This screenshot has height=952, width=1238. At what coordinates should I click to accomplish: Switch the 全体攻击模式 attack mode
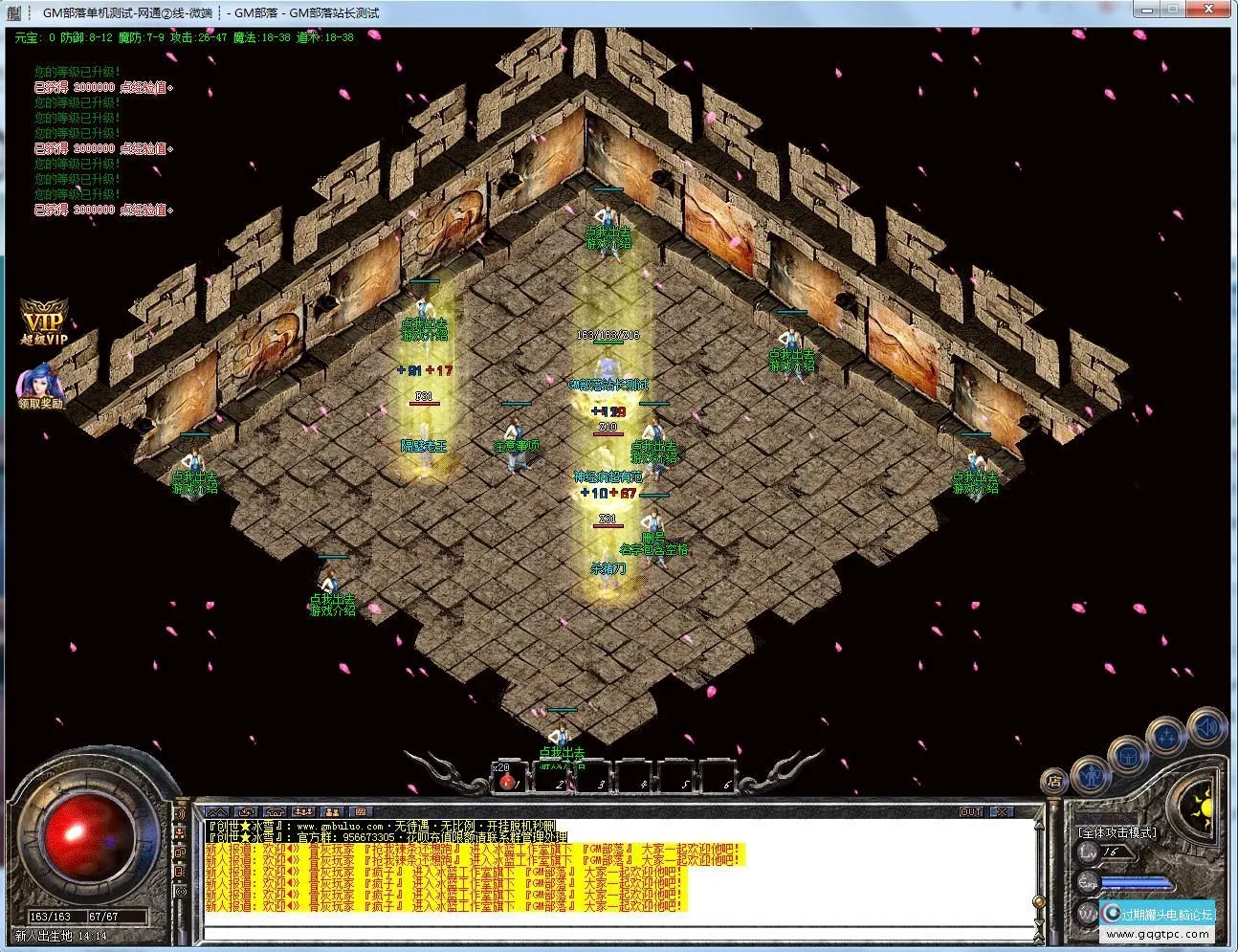point(1116,833)
